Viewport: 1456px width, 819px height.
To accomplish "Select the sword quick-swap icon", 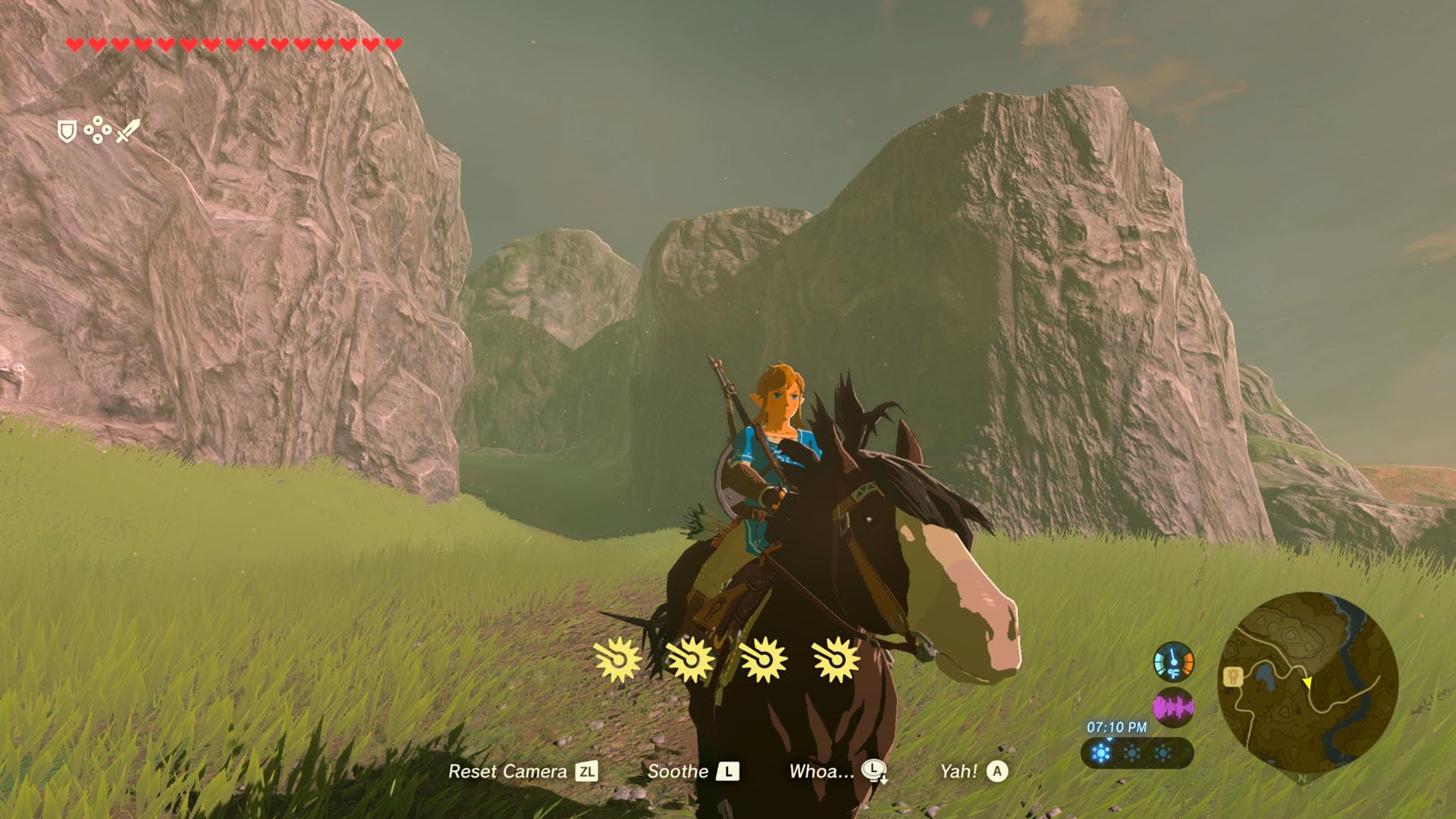I will (128, 130).
